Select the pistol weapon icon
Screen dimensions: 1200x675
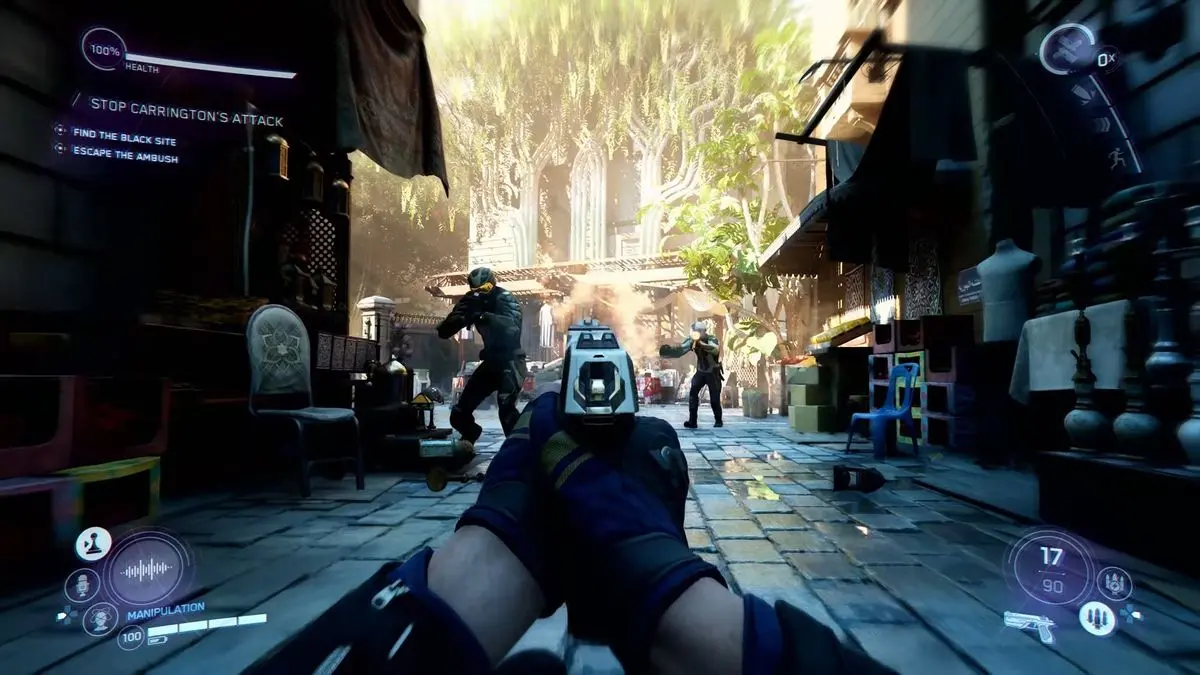pyautogui.click(x=1029, y=625)
